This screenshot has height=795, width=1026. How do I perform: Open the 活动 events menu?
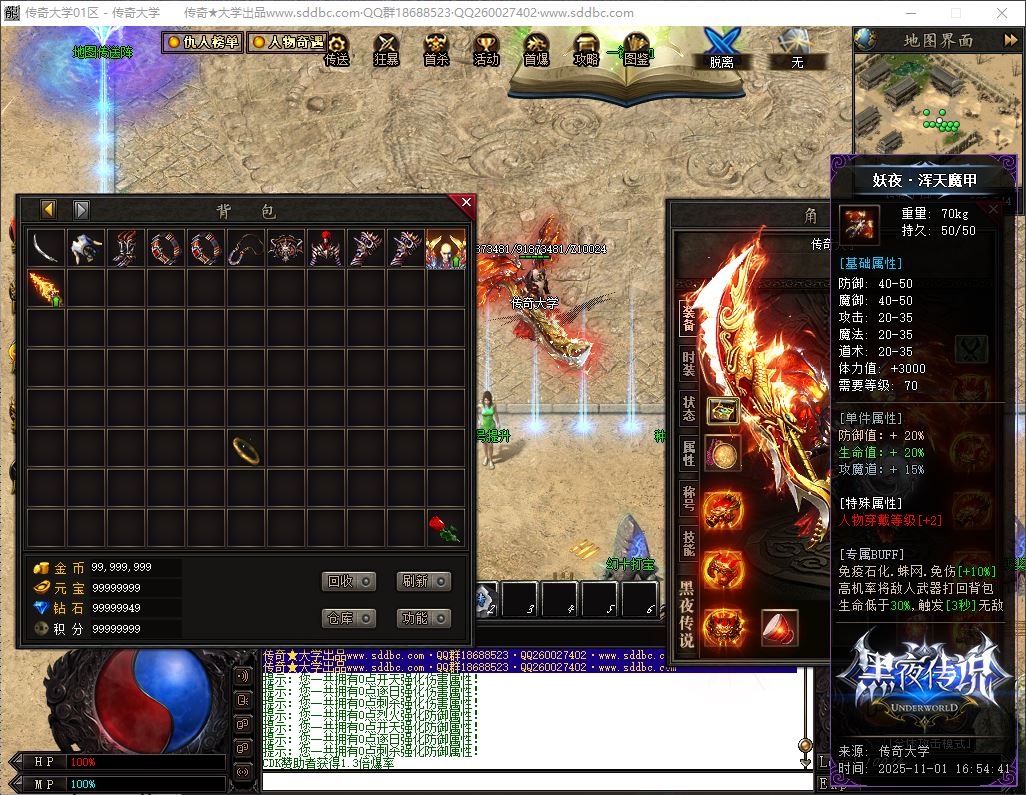pyautogui.click(x=486, y=50)
